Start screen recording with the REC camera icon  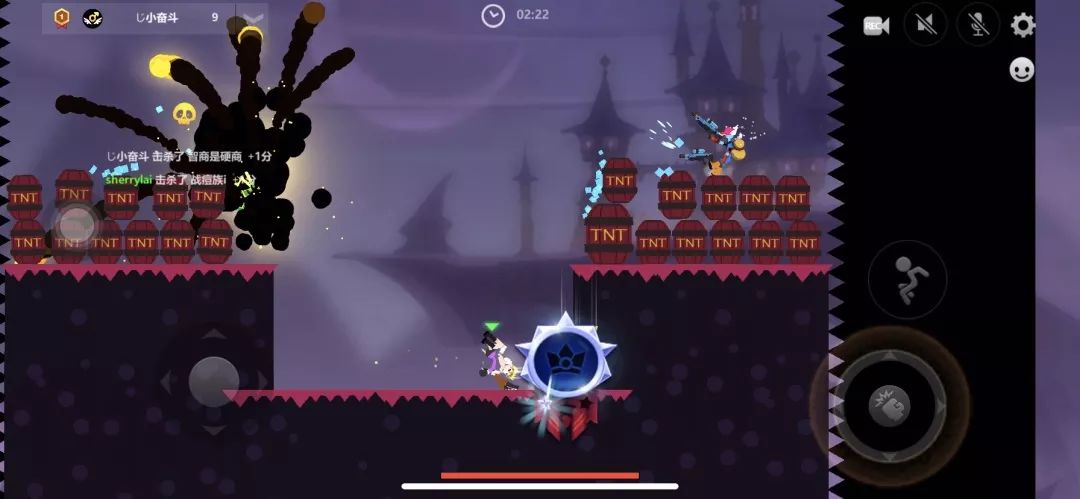pos(876,26)
